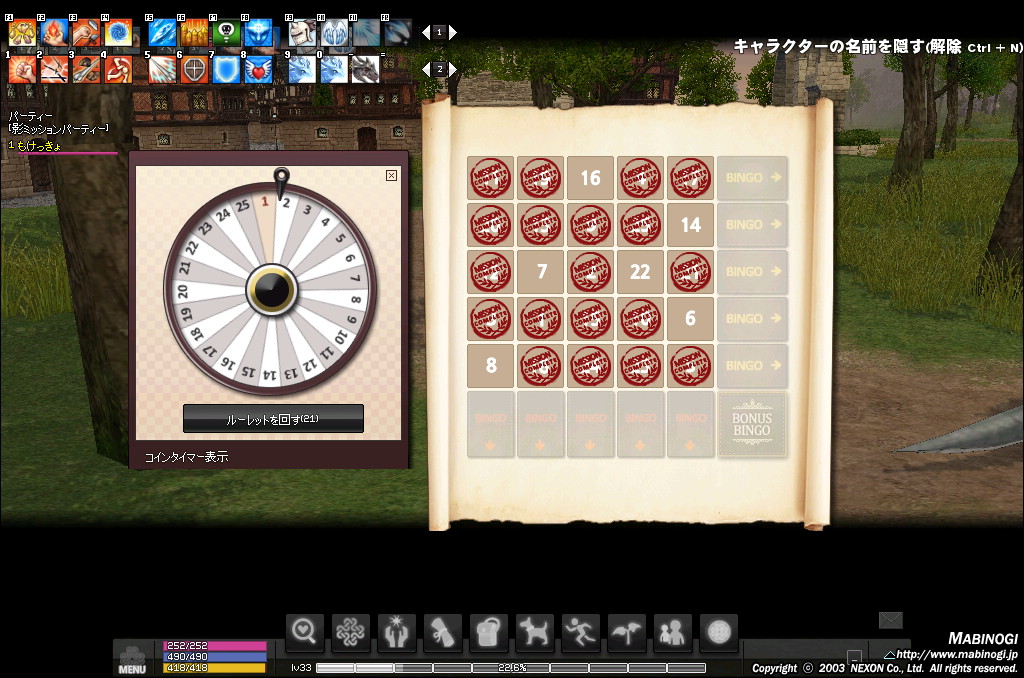
Task: Select the bingo tile numbered 22
Action: (x=641, y=272)
